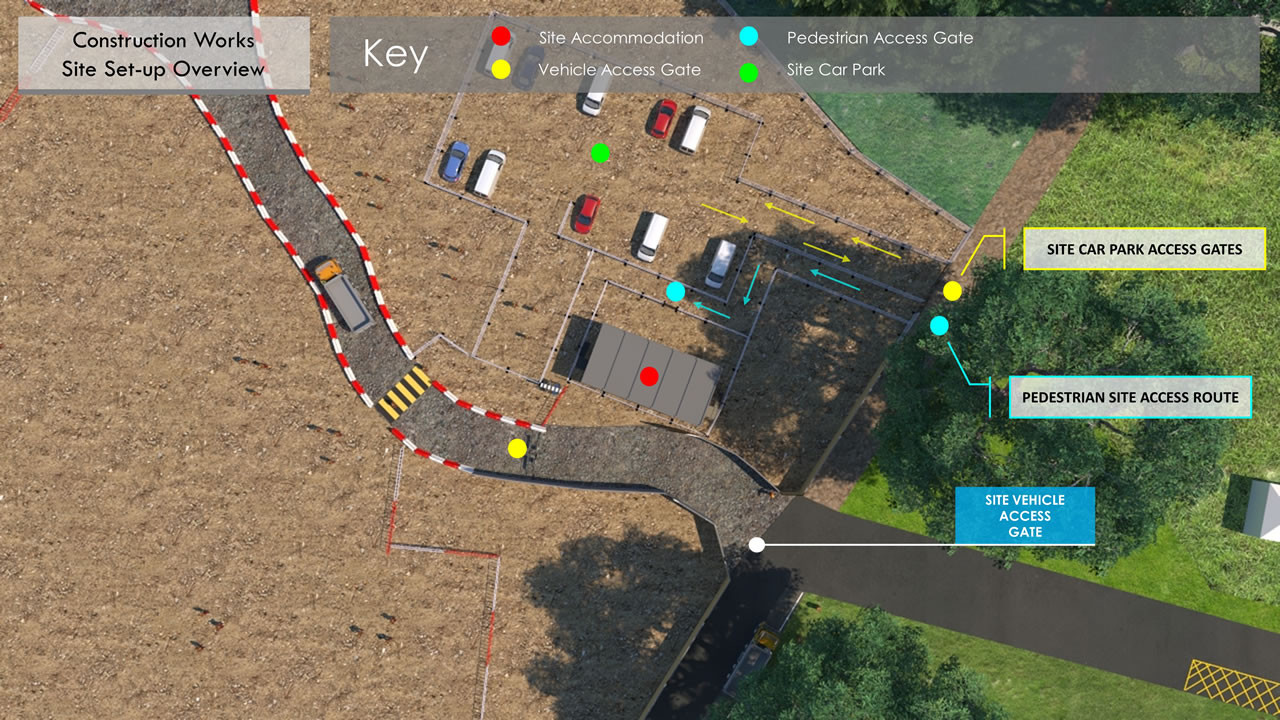
Task: Click the green car park map marker
Action: 600,153
